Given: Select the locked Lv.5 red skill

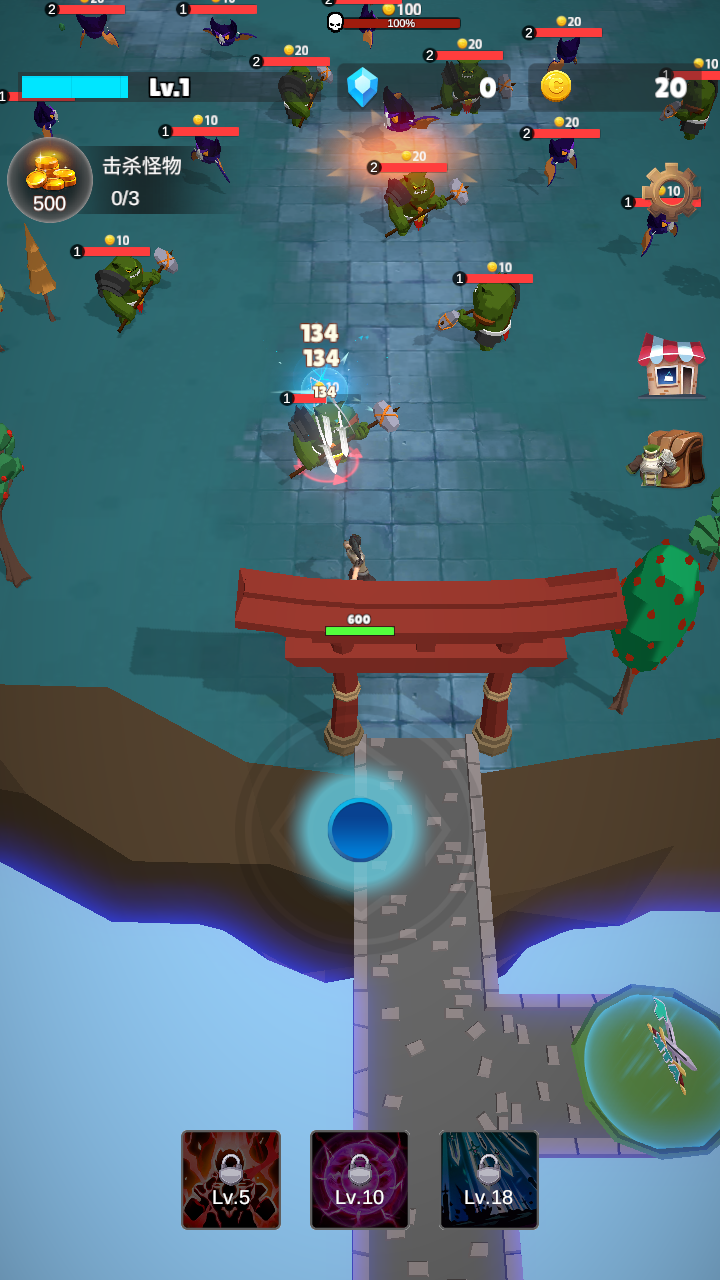Looking at the screenshot, I should click(x=231, y=1180).
